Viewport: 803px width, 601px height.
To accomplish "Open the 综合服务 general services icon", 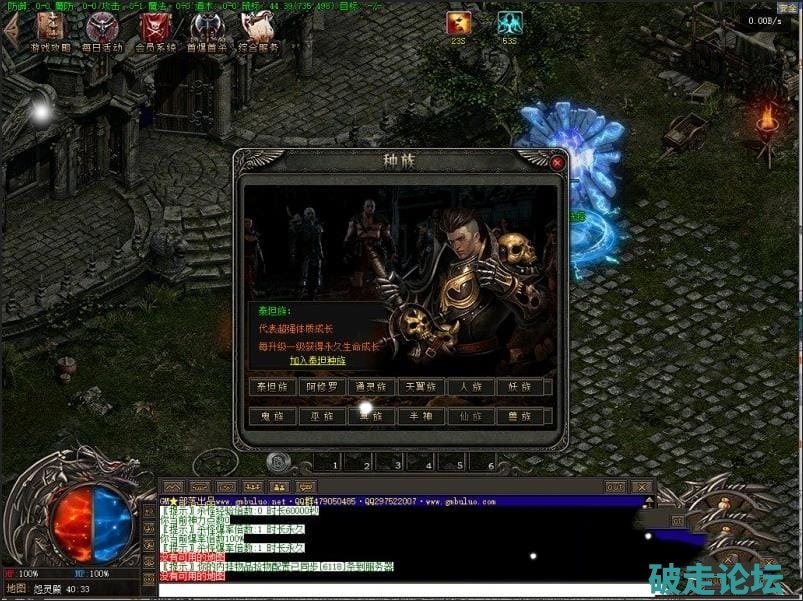I will 259,31.
